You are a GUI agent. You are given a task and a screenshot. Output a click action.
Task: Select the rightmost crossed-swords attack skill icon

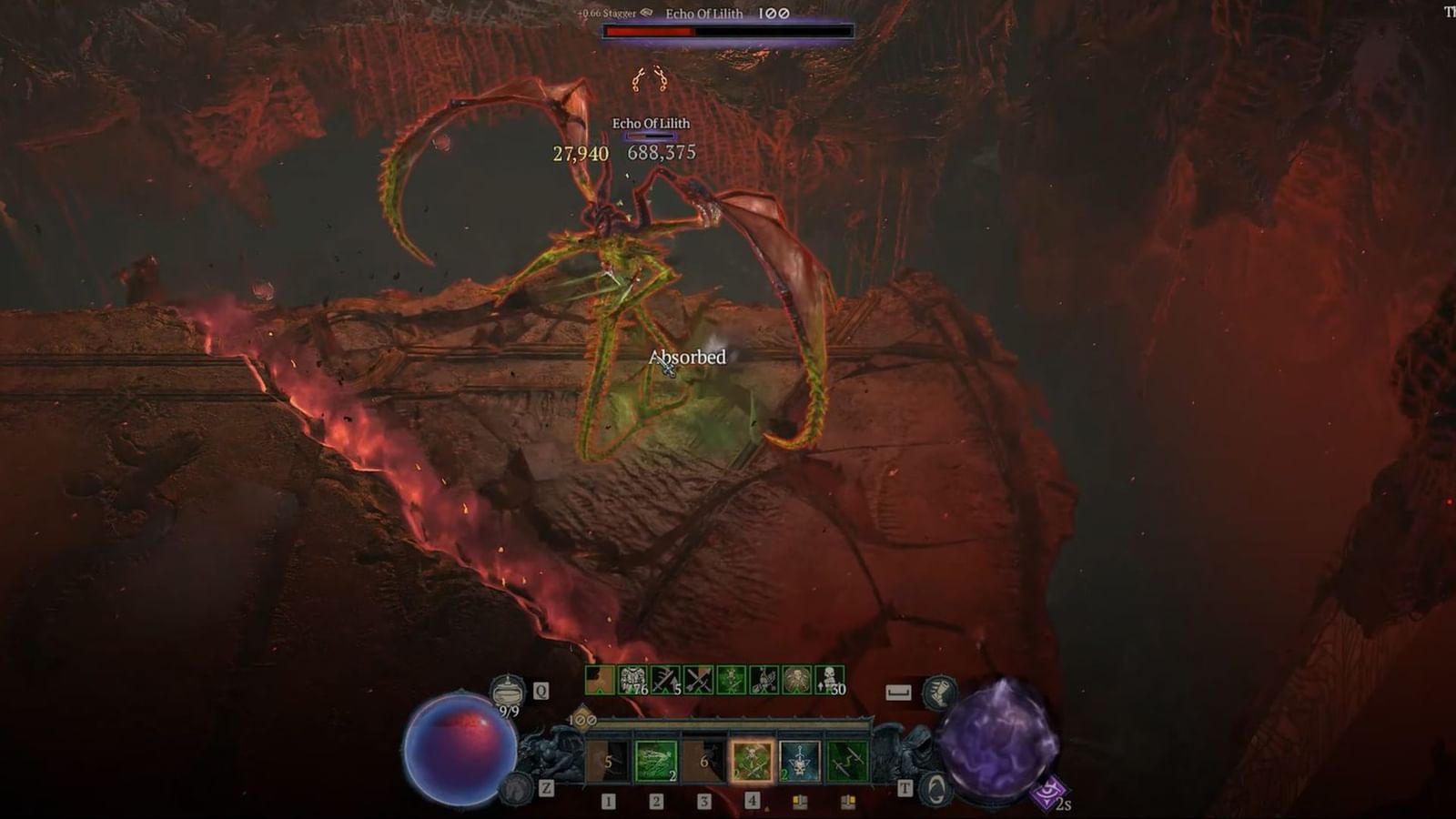point(847,761)
